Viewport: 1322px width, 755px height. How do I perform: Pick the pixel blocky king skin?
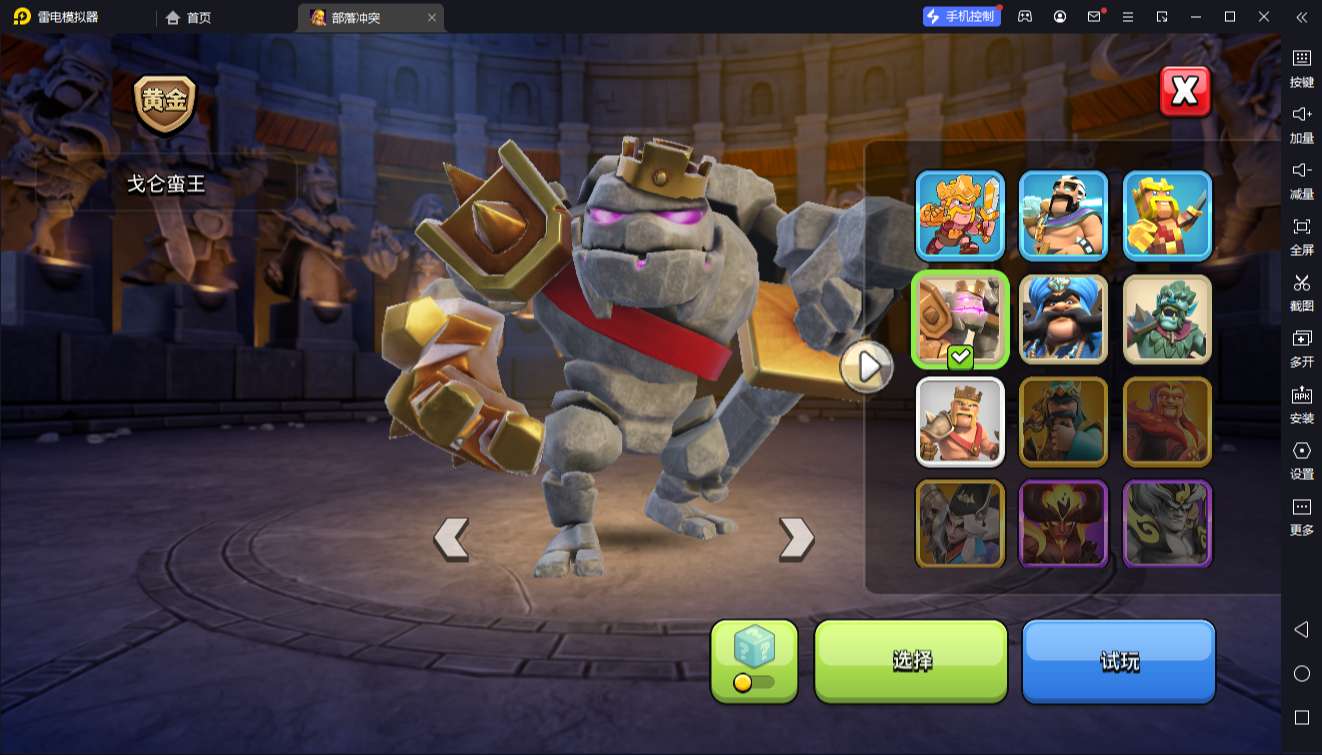coord(1167,215)
